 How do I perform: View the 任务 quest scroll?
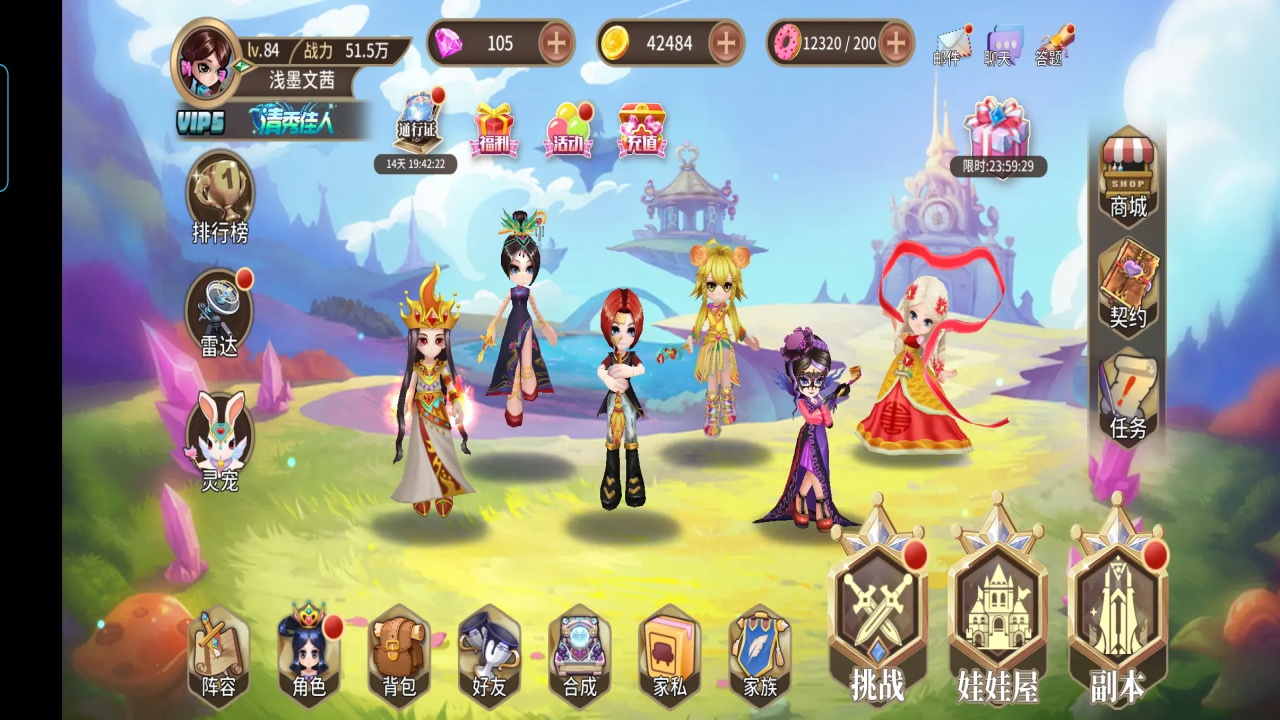(x=1128, y=397)
